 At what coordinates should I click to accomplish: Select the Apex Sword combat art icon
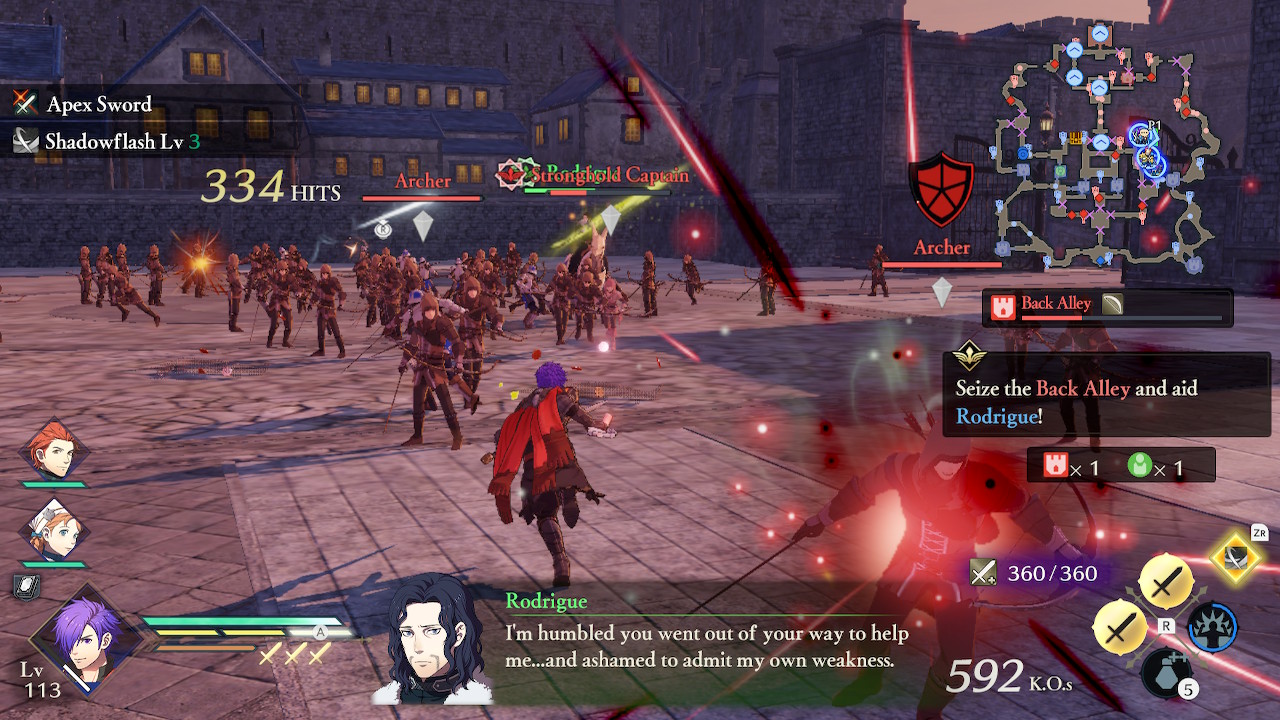point(25,103)
